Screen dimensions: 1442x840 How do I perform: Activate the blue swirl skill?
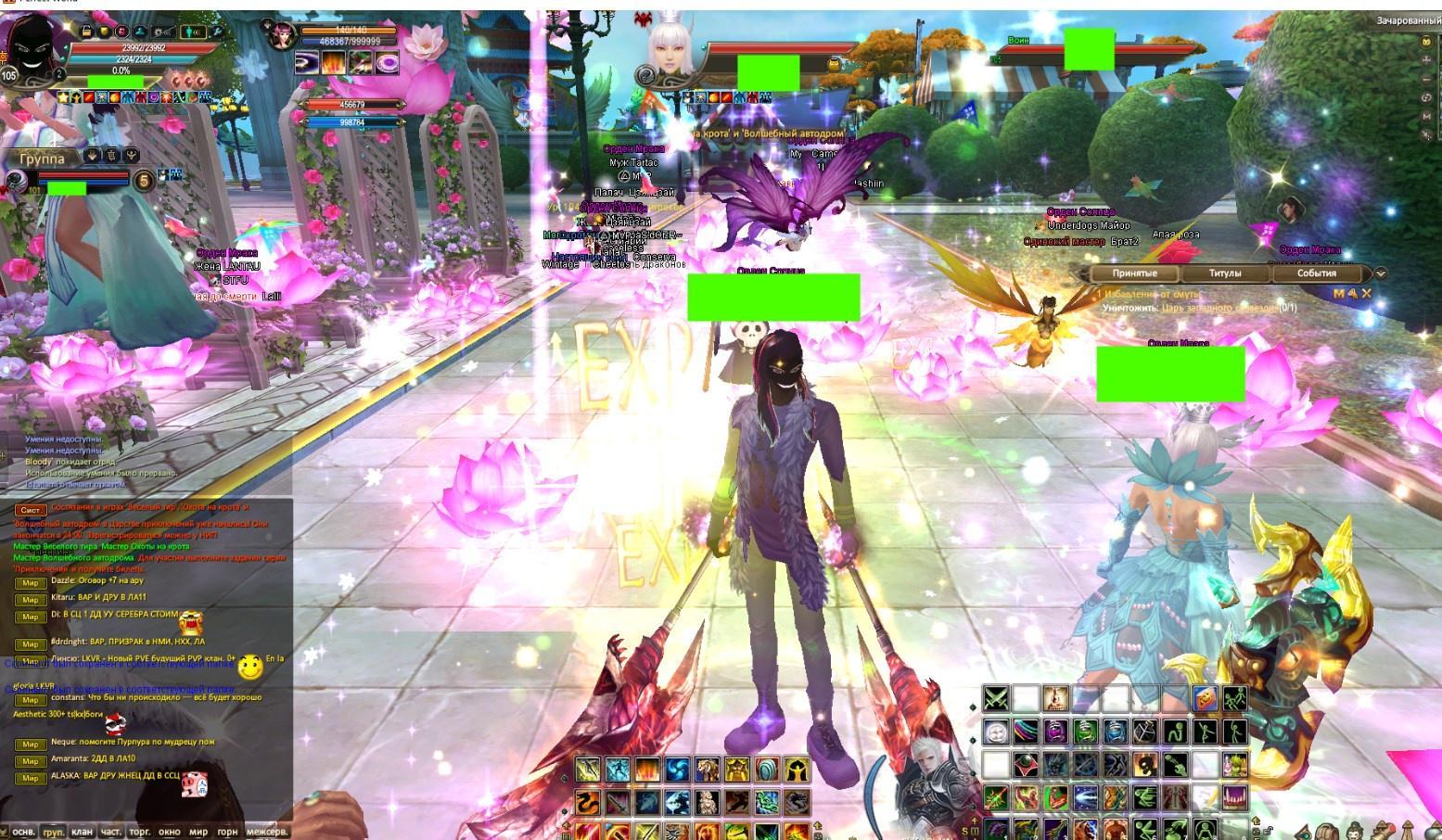[x=676, y=770]
